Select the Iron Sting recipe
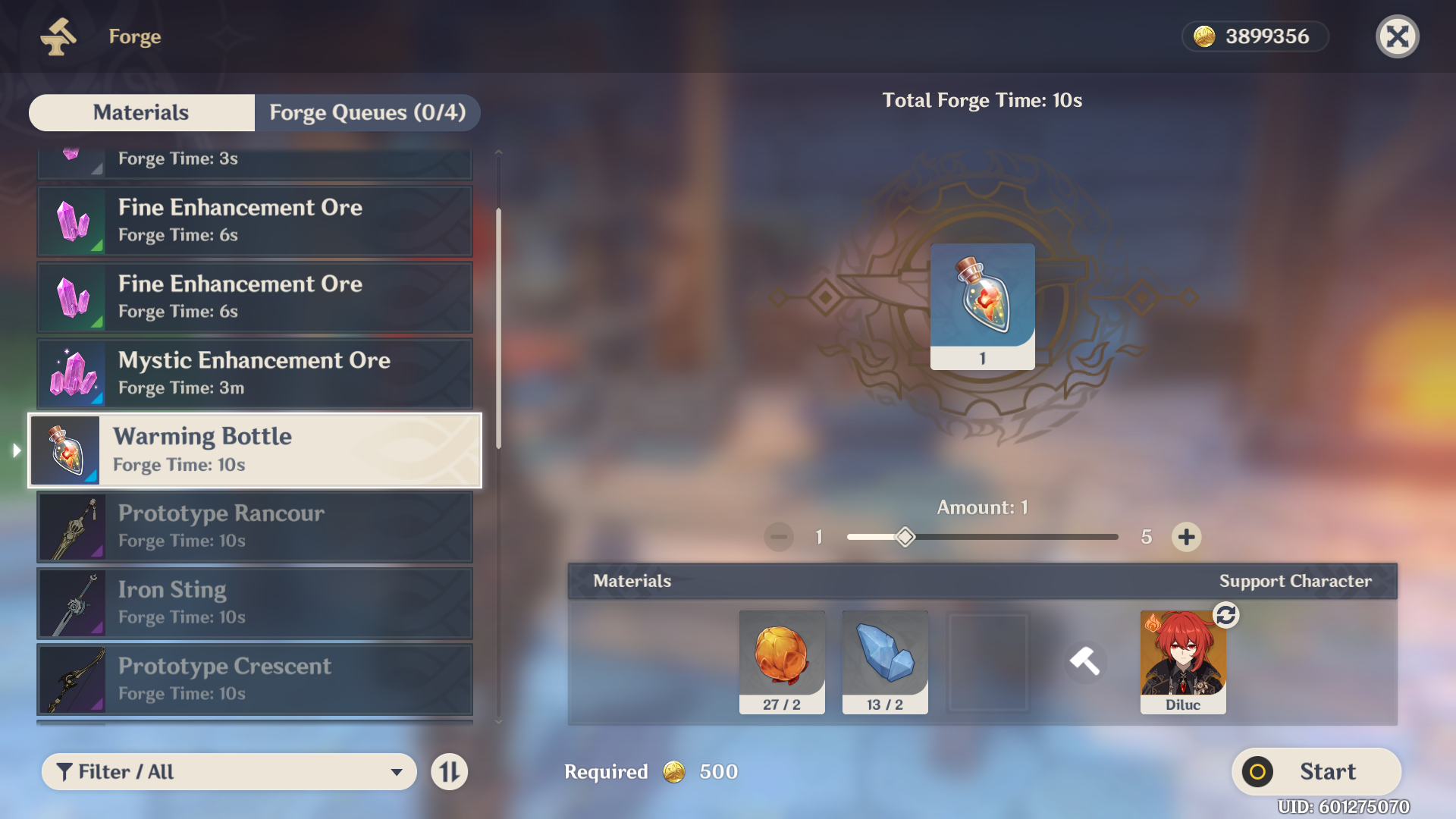The image size is (1456, 819). click(x=255, y=603)
